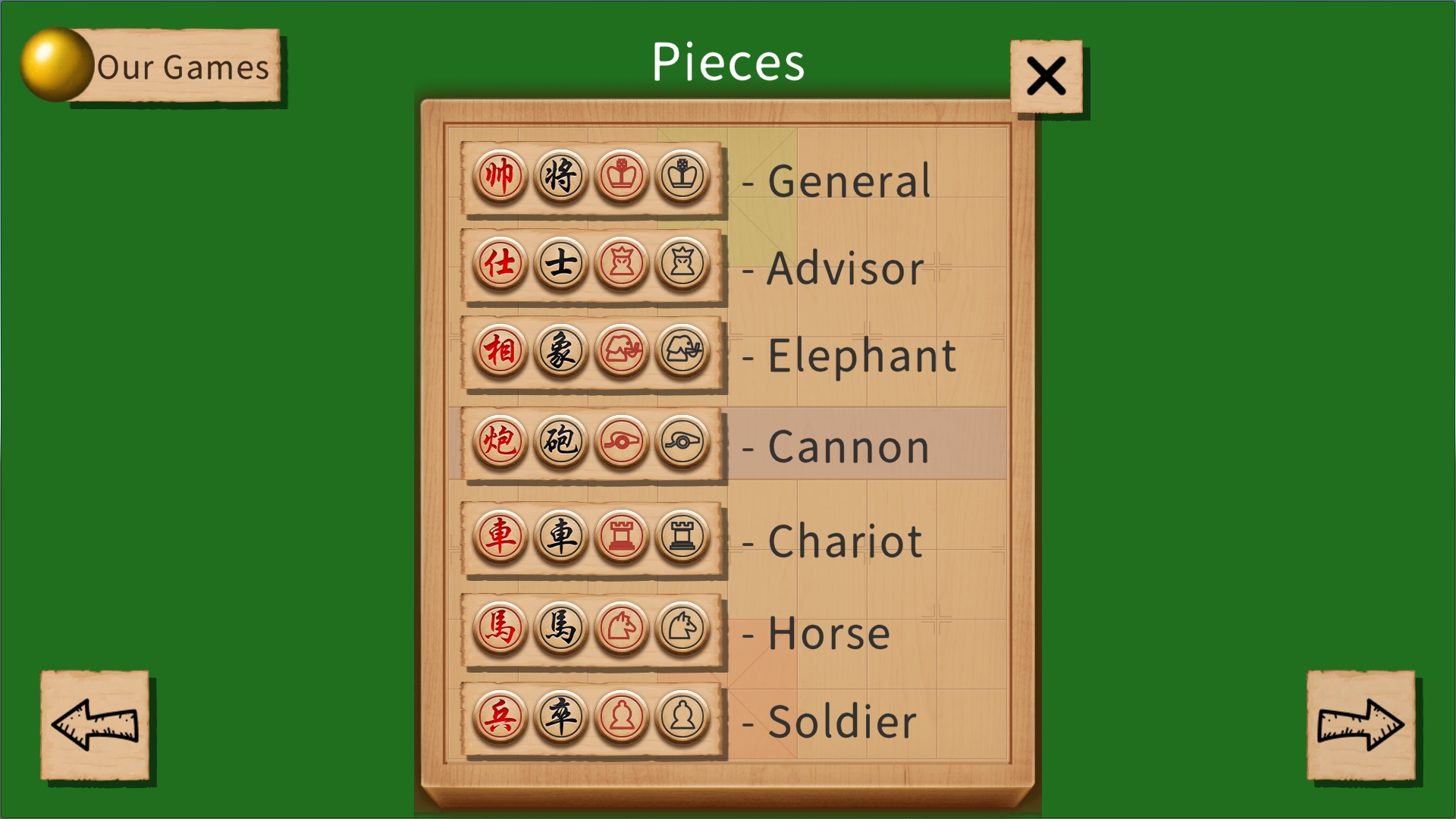Go back with the left arrow button
1456x819 pixels.
pyautogui.click(x=95, y=726)
